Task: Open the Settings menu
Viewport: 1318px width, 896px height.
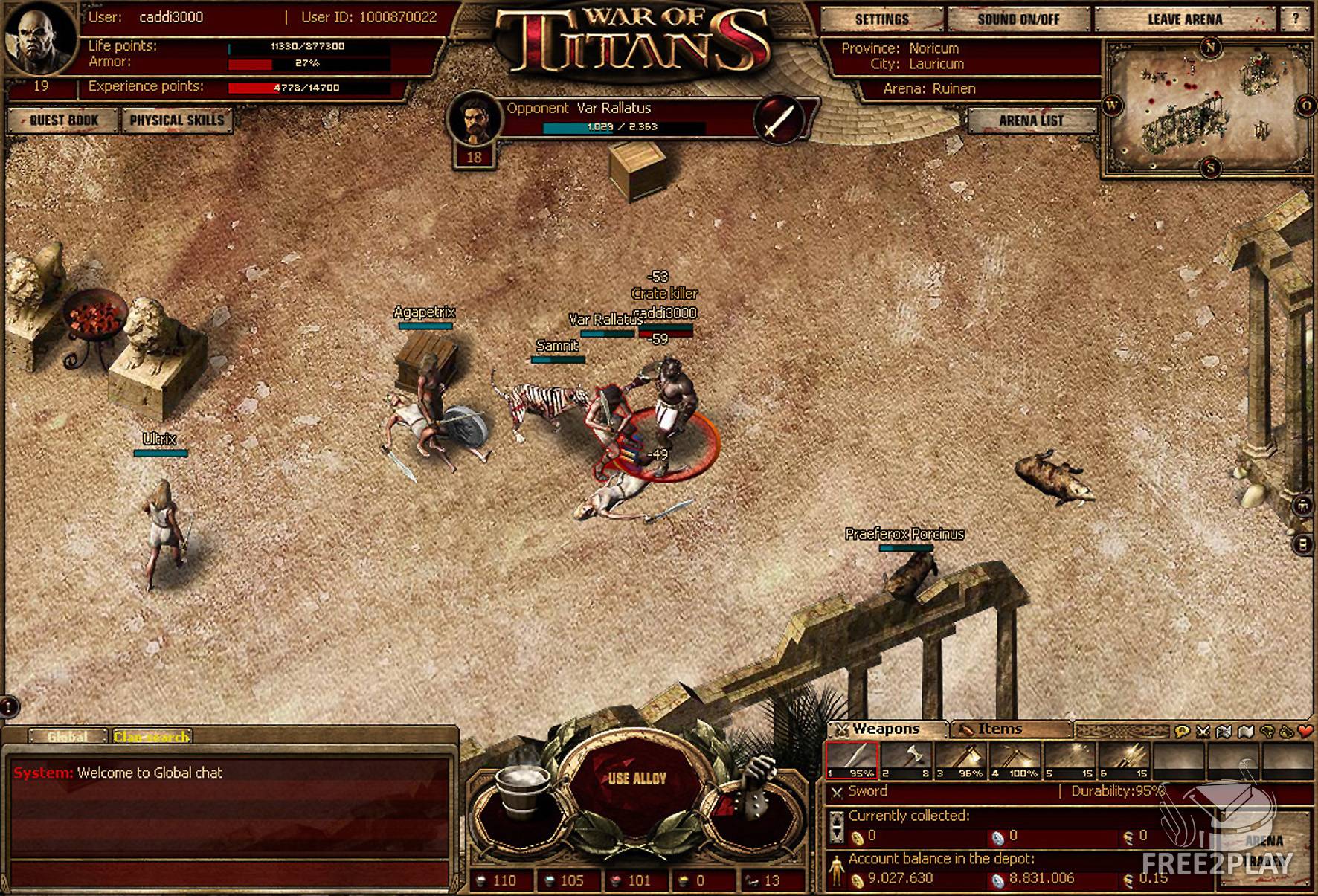Action: [x=881, y=19]
